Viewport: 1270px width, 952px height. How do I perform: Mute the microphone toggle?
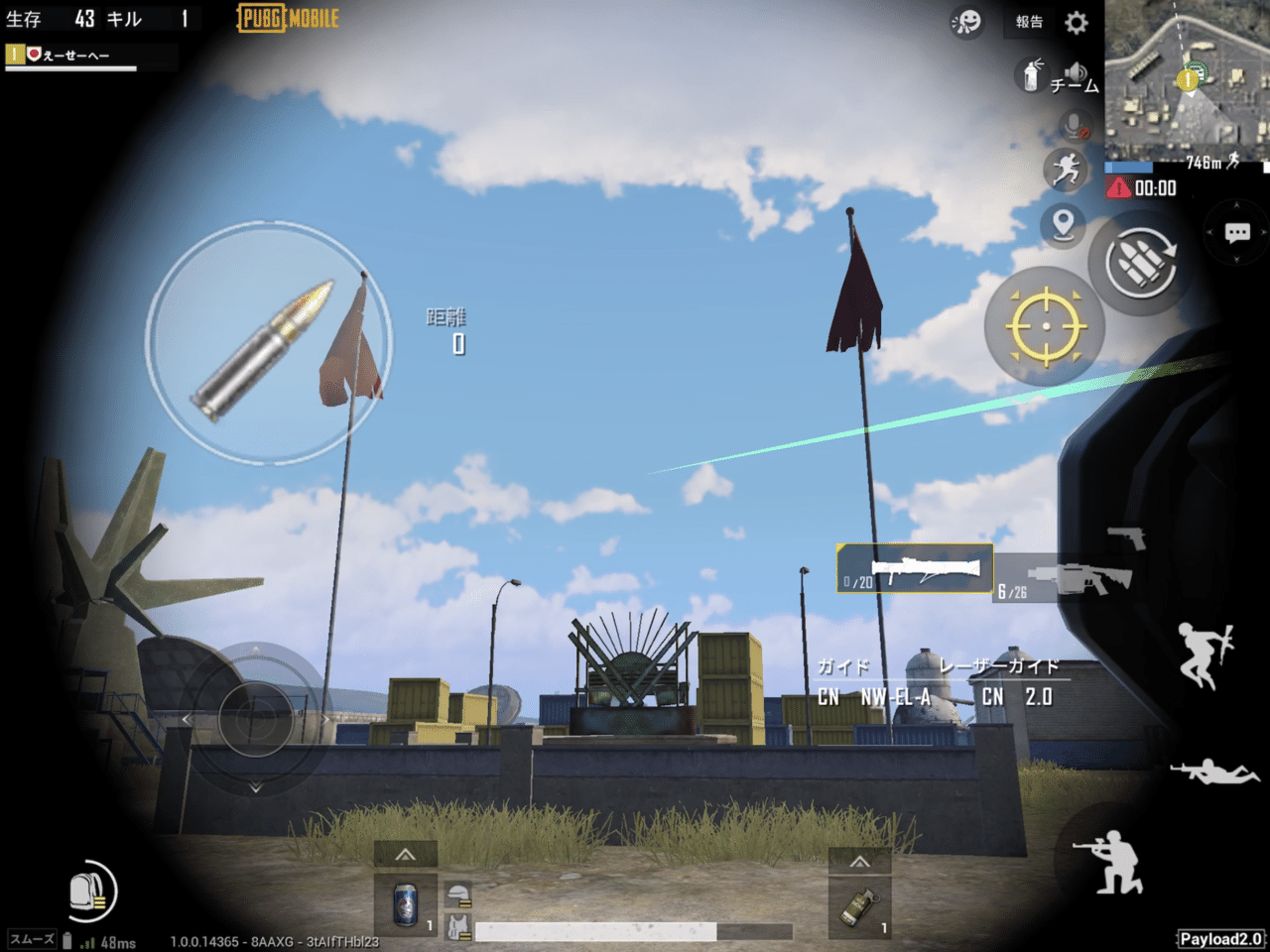pos(1070,124)
